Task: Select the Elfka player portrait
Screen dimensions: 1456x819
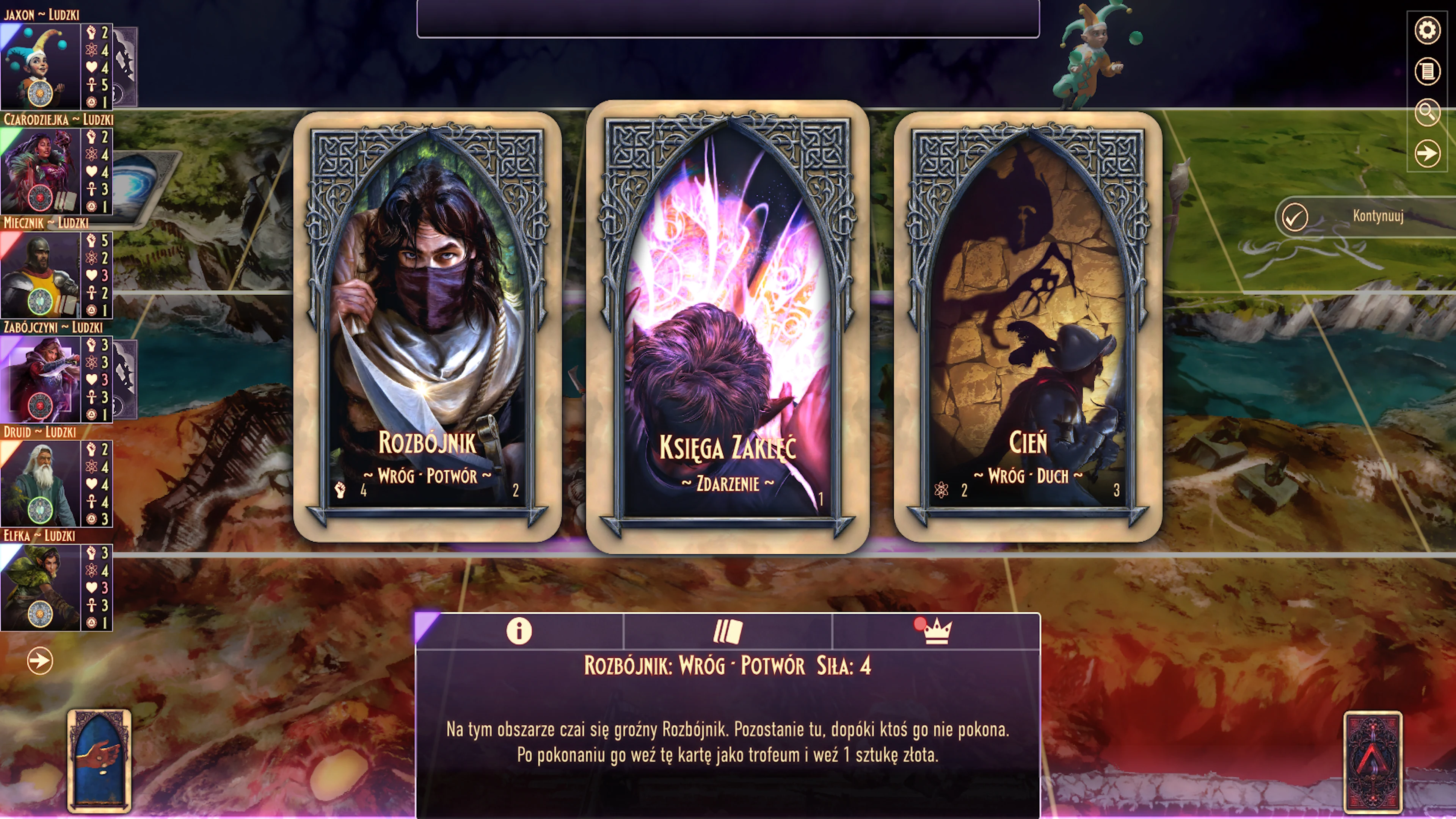Action: click(x=41, y=587)
